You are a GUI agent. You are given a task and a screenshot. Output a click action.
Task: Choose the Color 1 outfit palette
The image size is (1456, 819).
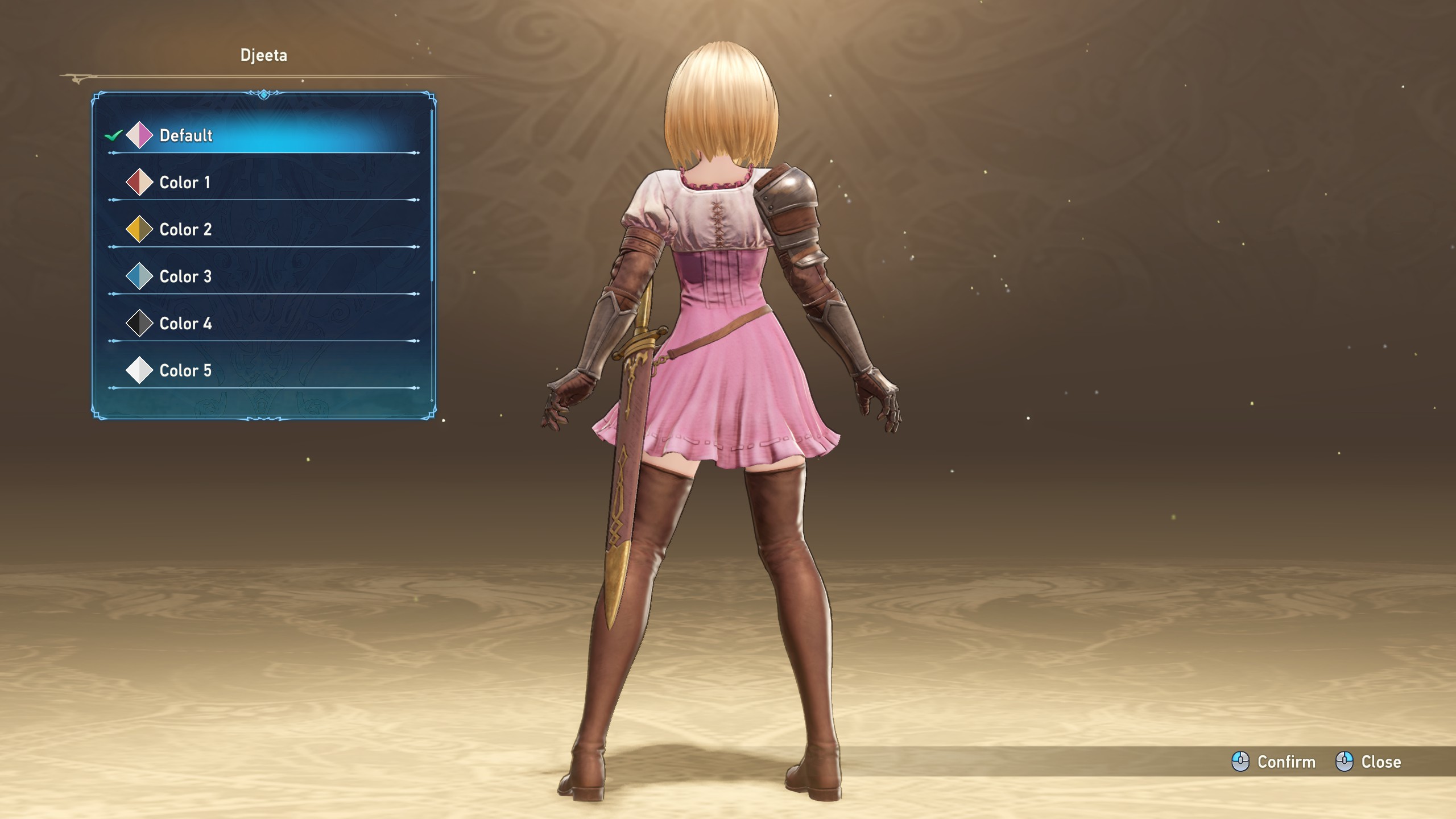[x=262, y=183]
